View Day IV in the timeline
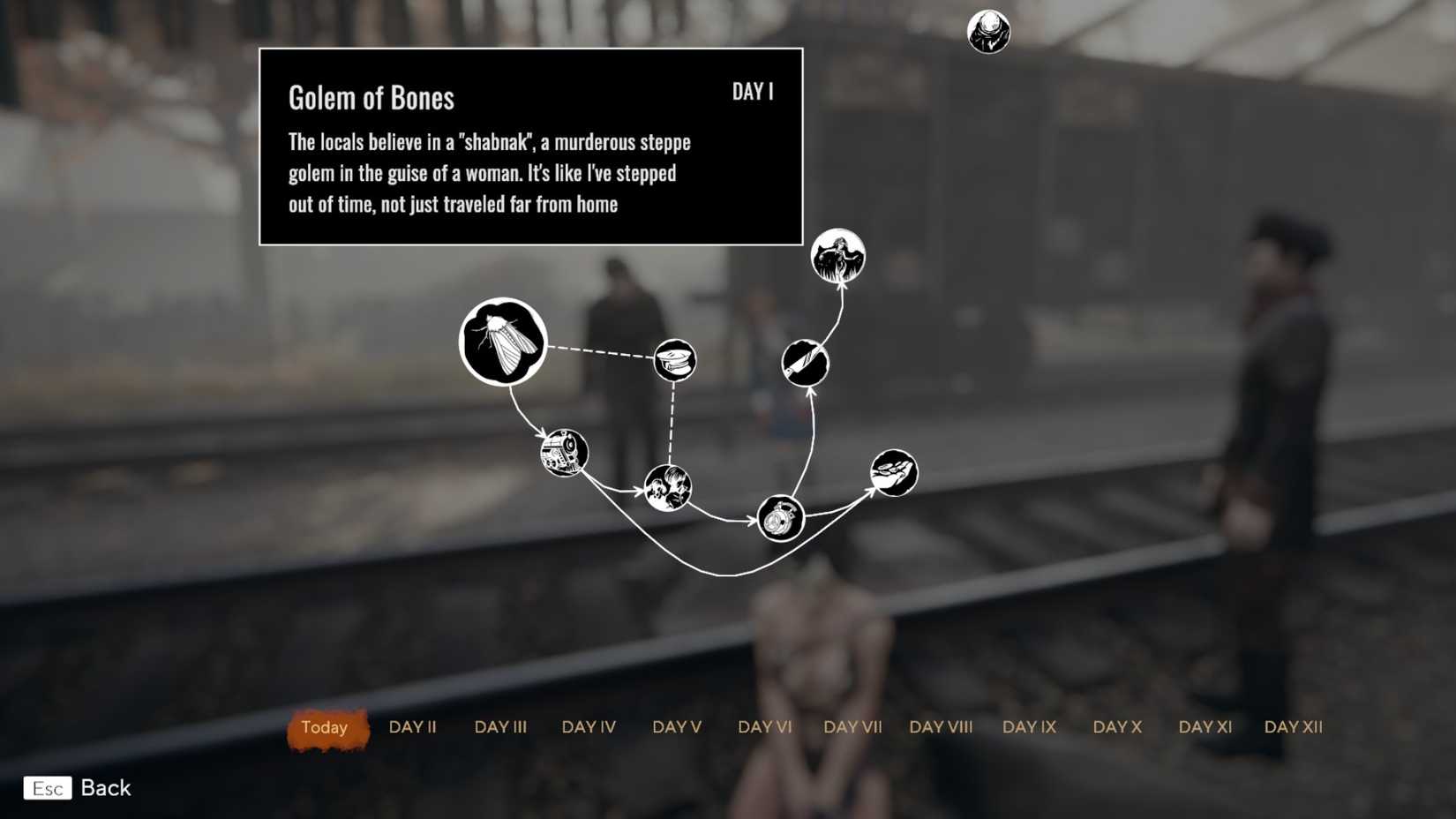This screenshot has height=819, width=1456. pyautogui.click(x=589, y=727)
